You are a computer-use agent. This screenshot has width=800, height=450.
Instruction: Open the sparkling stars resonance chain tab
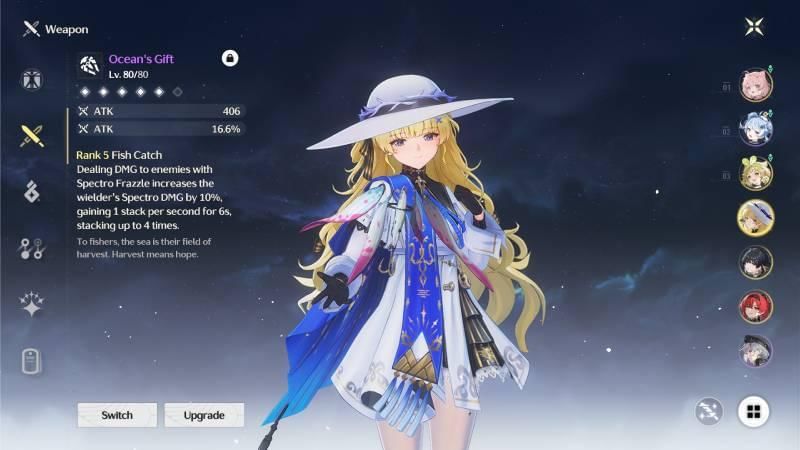pyautogui.click(x=31, y=305)
